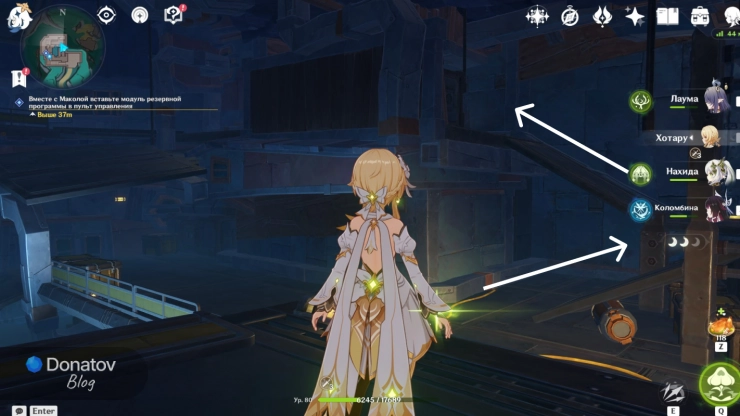Open the quest book with red alert
Screen dimensions: 740x416
click(x=173, y=15)
